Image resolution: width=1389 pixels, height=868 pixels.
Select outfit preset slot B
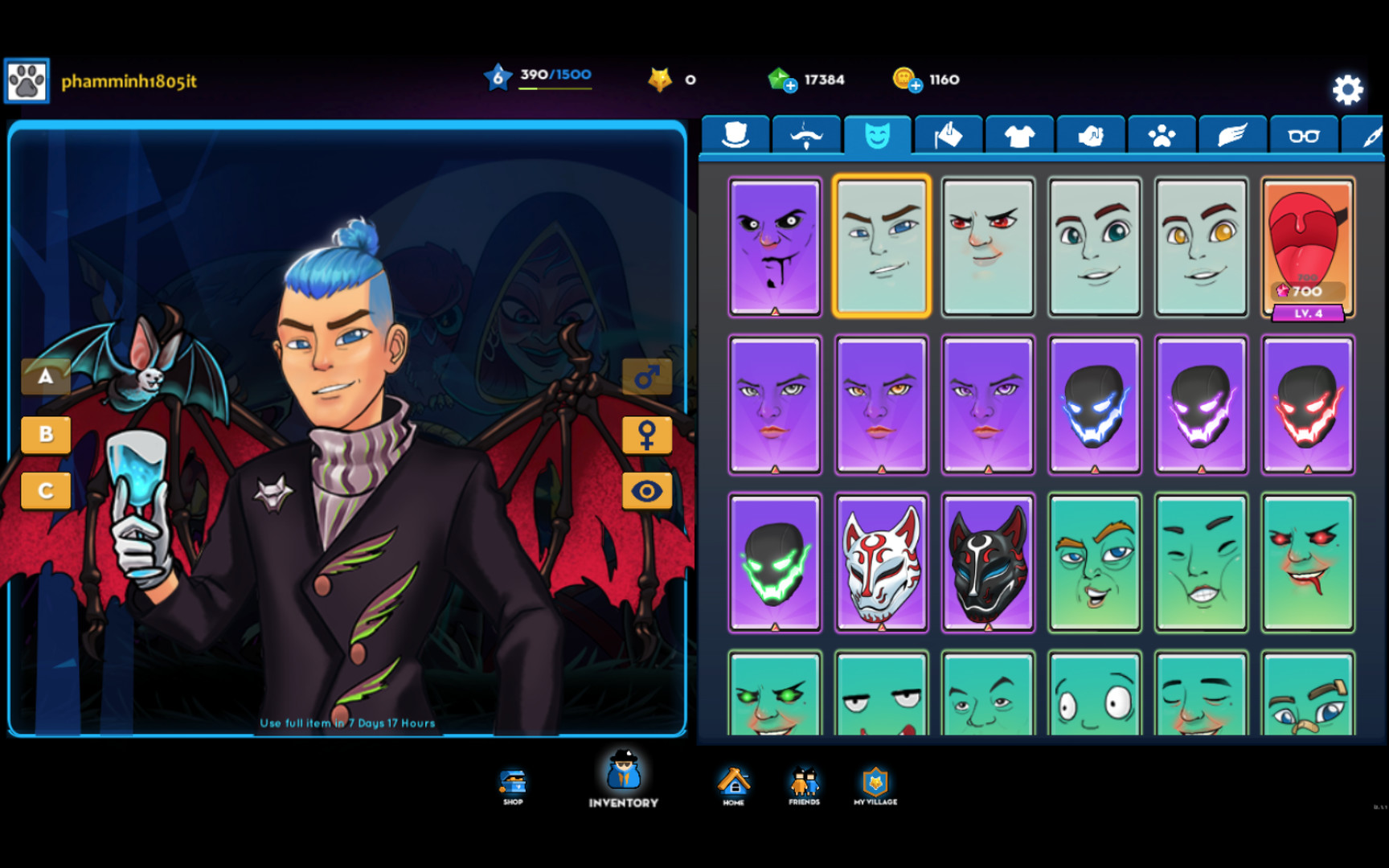point(46,435)
